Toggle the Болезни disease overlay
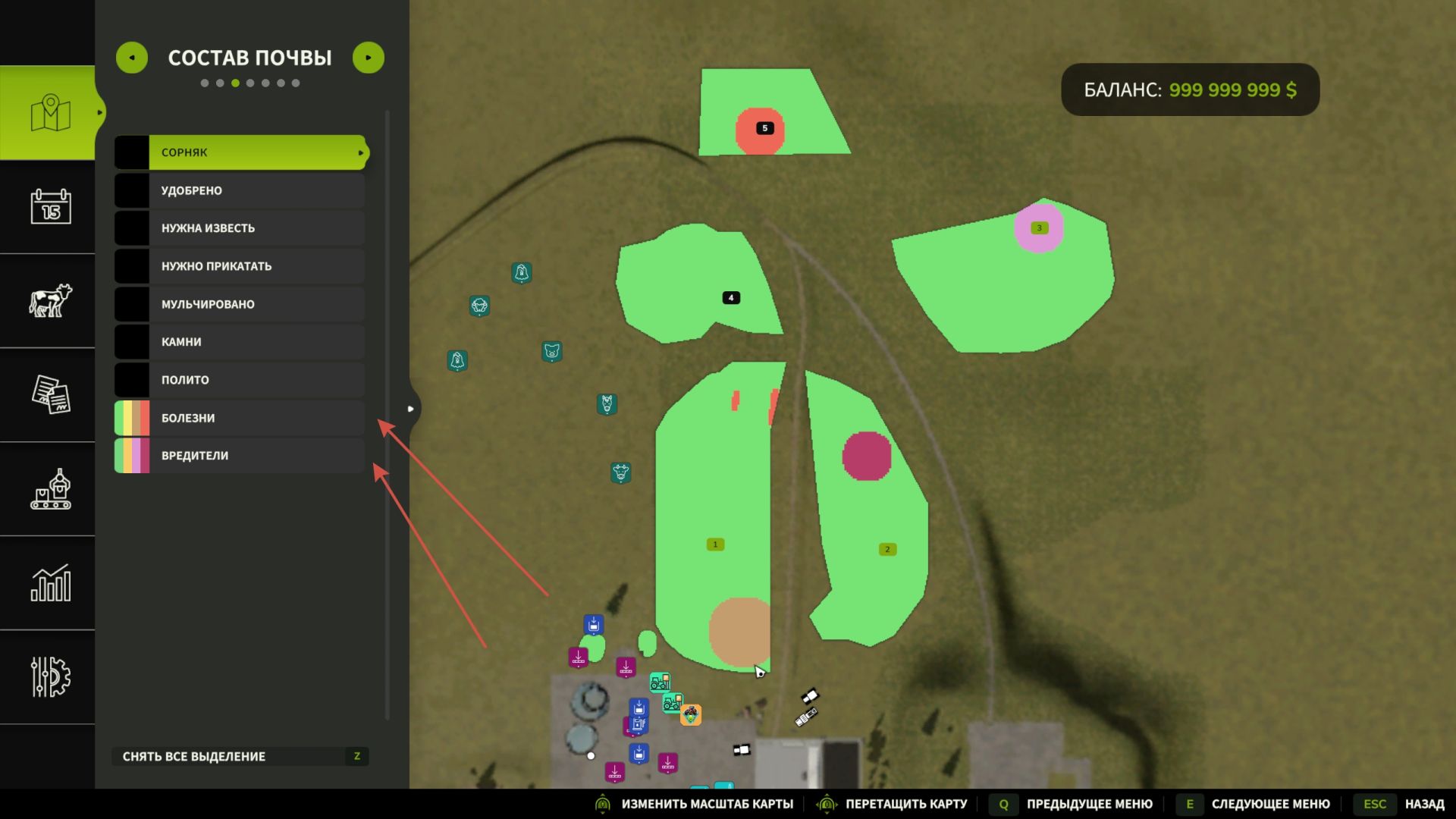Image resolution: width=1456 pixels, height=819 pixels. (x=241, y=418)
